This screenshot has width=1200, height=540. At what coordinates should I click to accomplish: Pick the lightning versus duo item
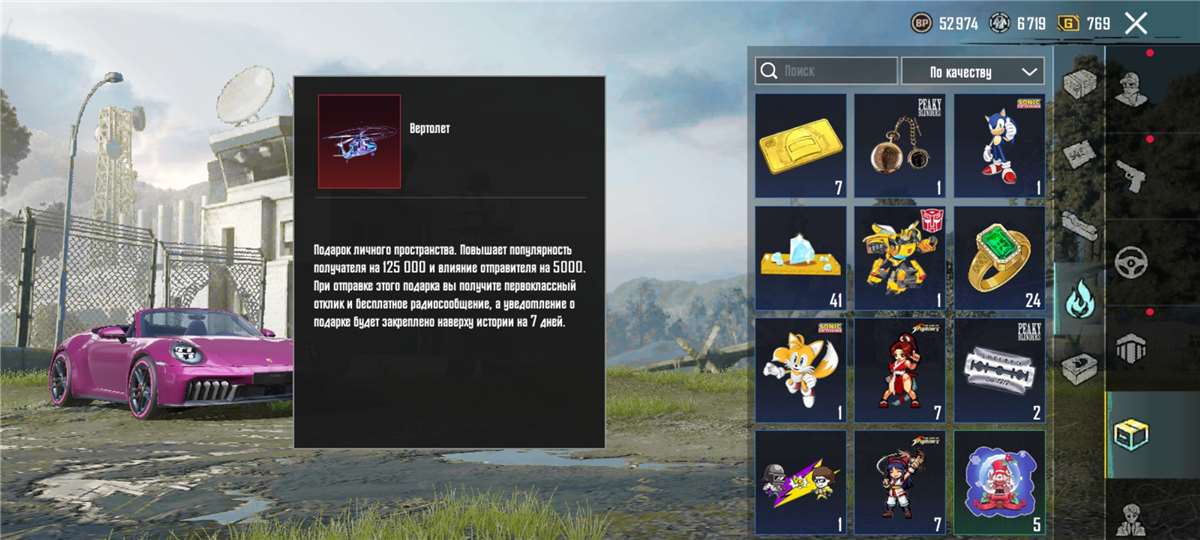(800, 482)
